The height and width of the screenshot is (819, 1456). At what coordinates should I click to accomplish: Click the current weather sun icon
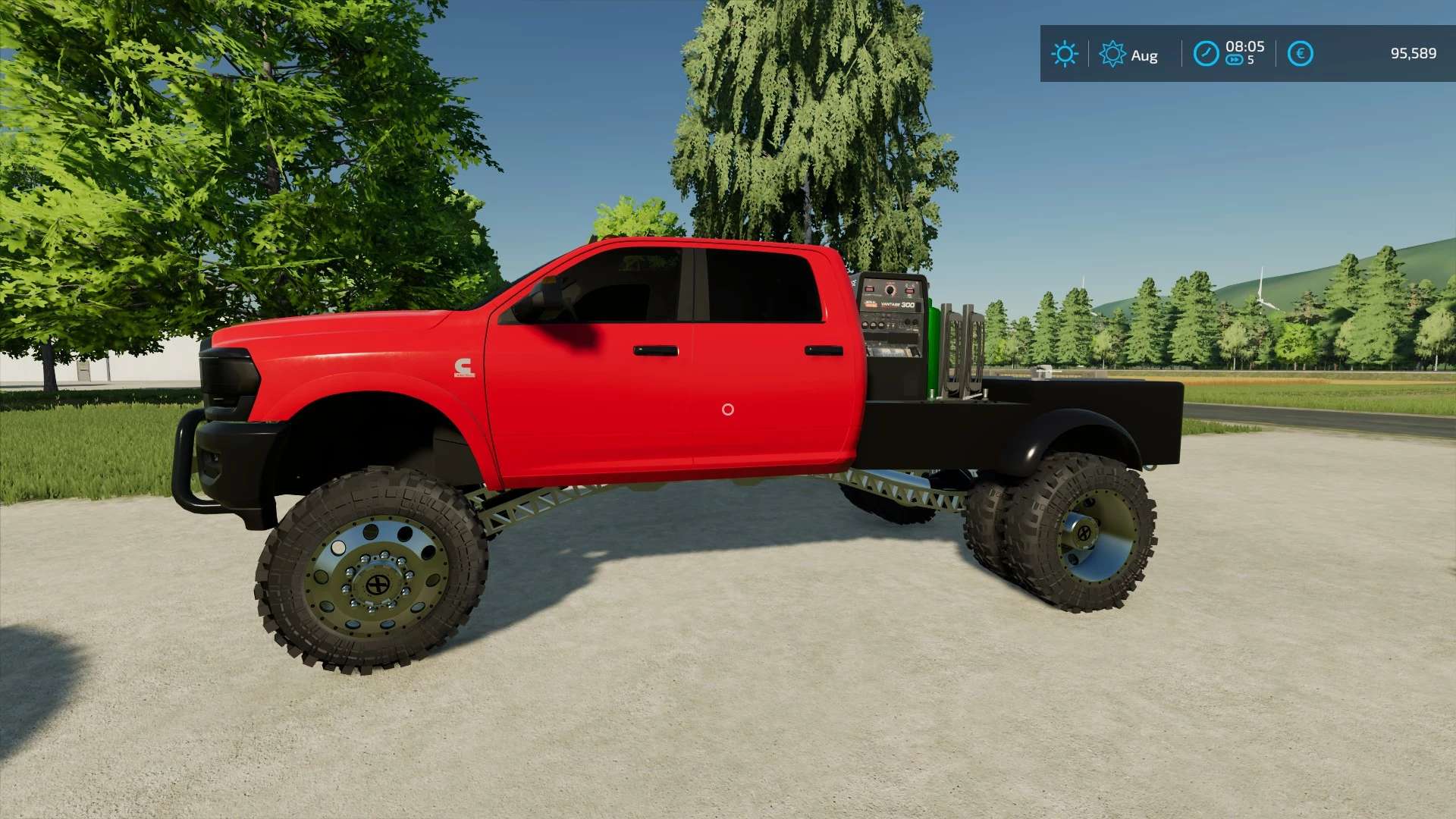(x=1065, y=54)
